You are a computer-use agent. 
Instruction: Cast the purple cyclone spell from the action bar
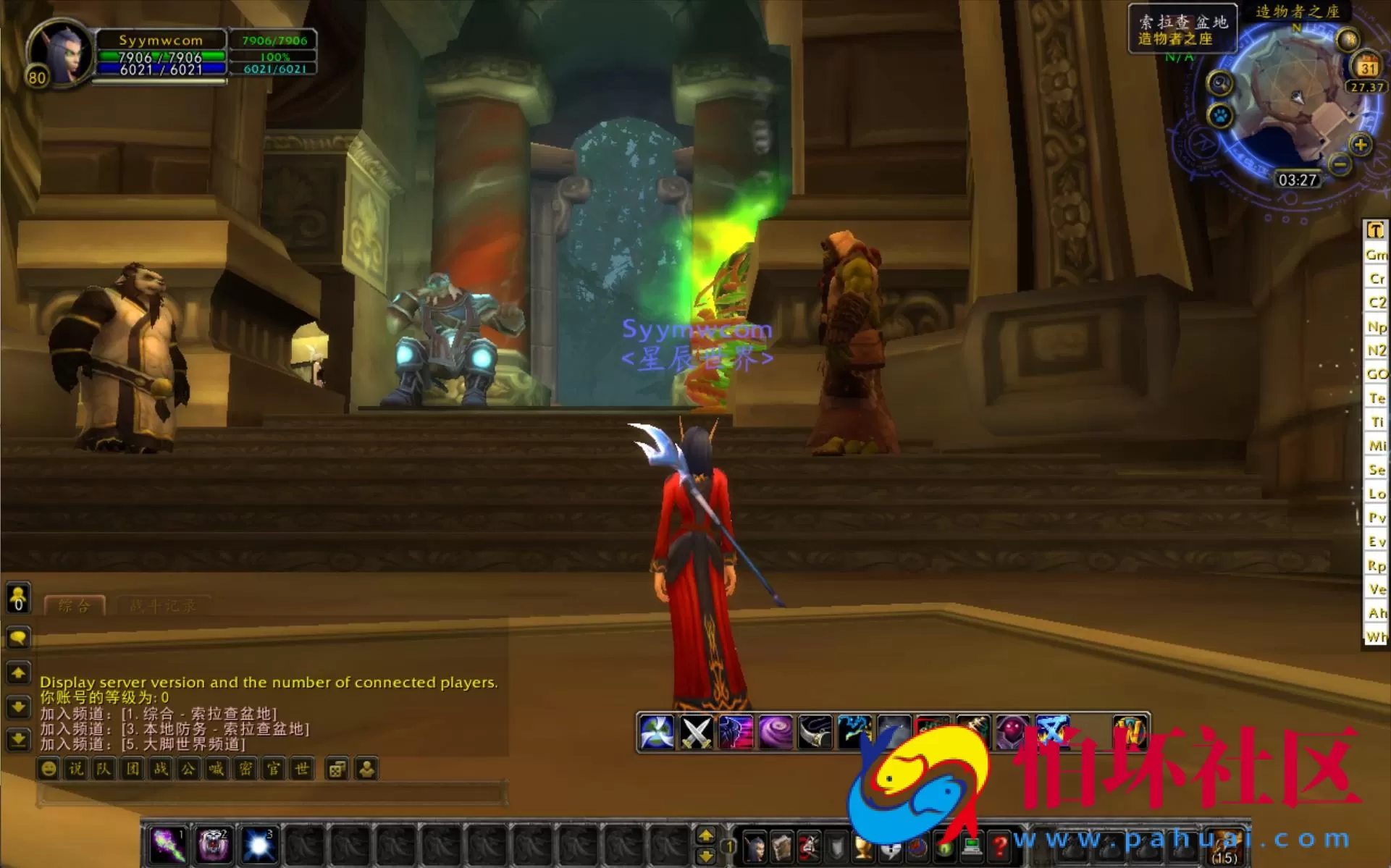[774, 730]
